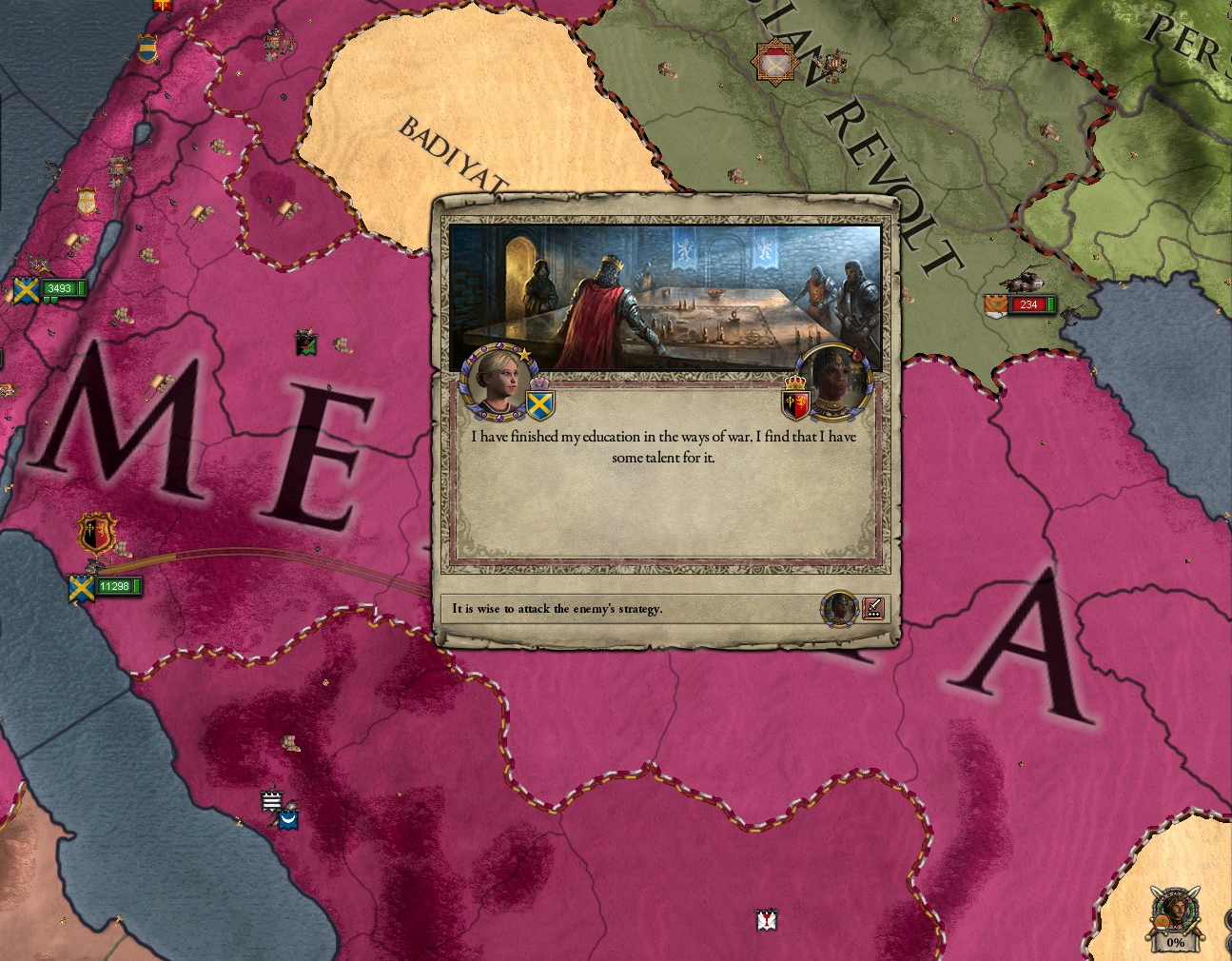This screenshot has width=1232, height=961.
Task: Click the army strength banner reading 11298
Action: [x=114, y=588]
